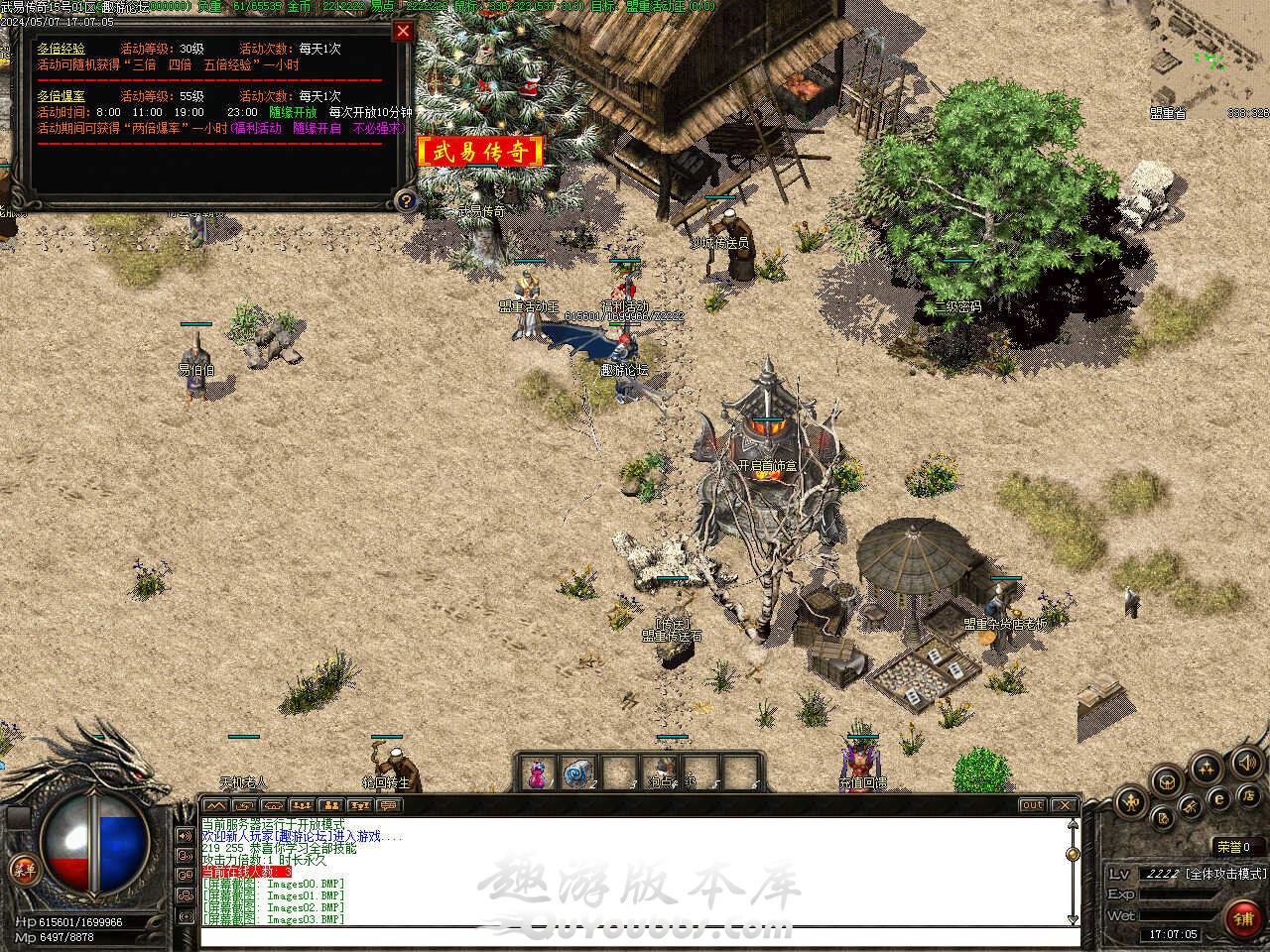
Task: Open the 菜单 round menu button
Action: (x=23, y=870)
